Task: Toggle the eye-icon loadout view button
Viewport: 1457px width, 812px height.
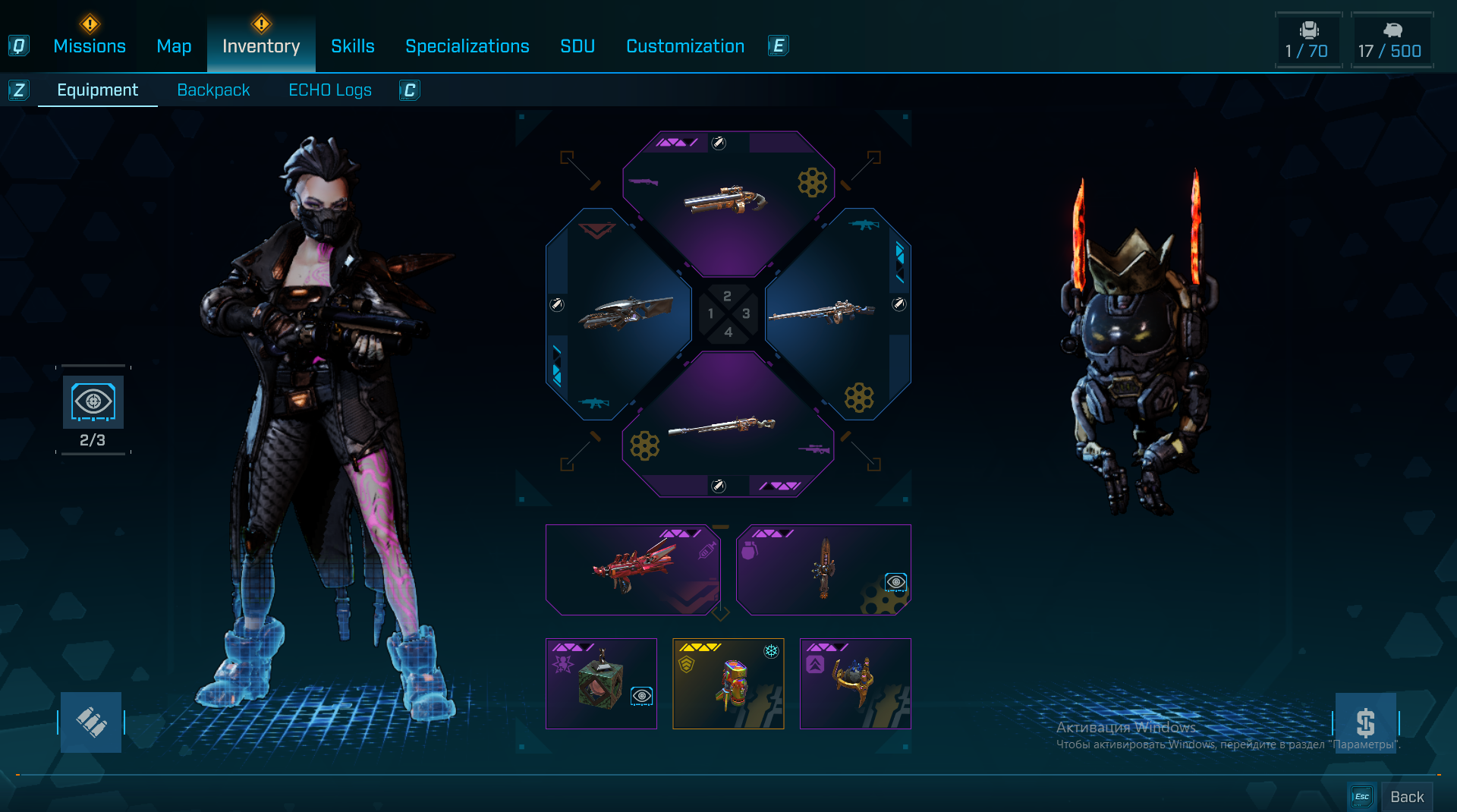Action: coord(93,402)
